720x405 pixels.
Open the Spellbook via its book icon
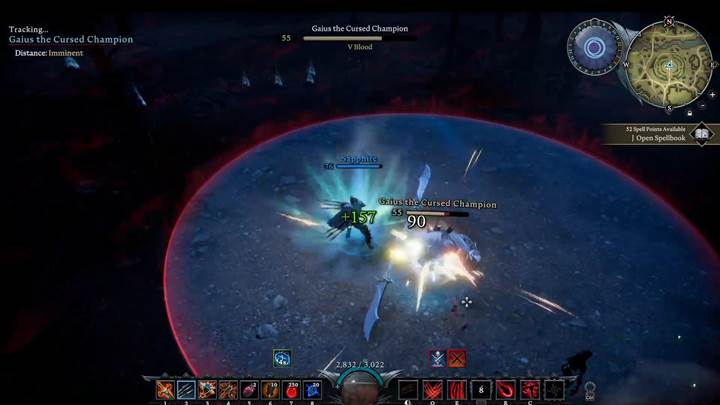702,133
